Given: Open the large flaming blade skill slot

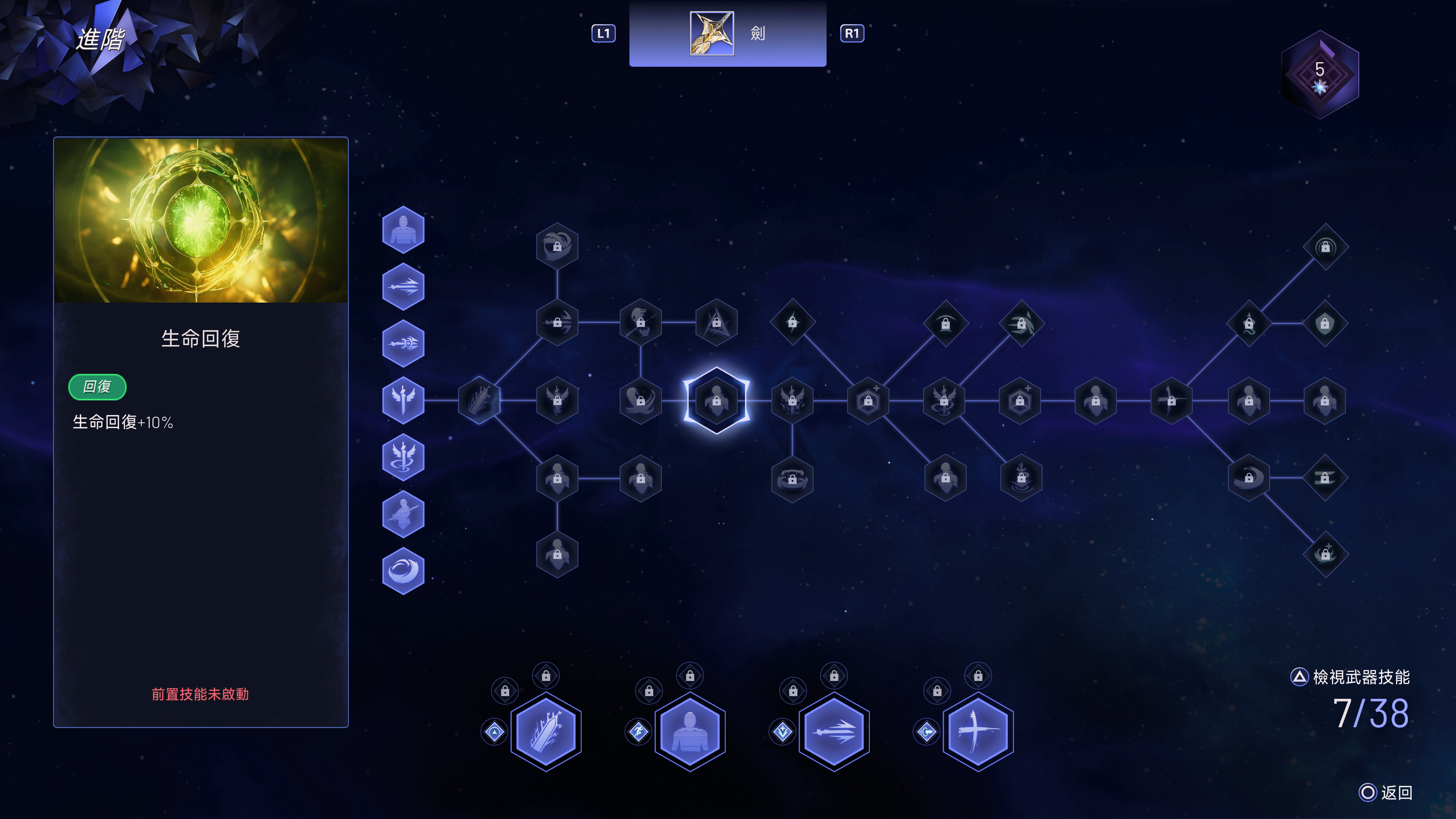Looking at the screenshot, I should coord(546,731).
